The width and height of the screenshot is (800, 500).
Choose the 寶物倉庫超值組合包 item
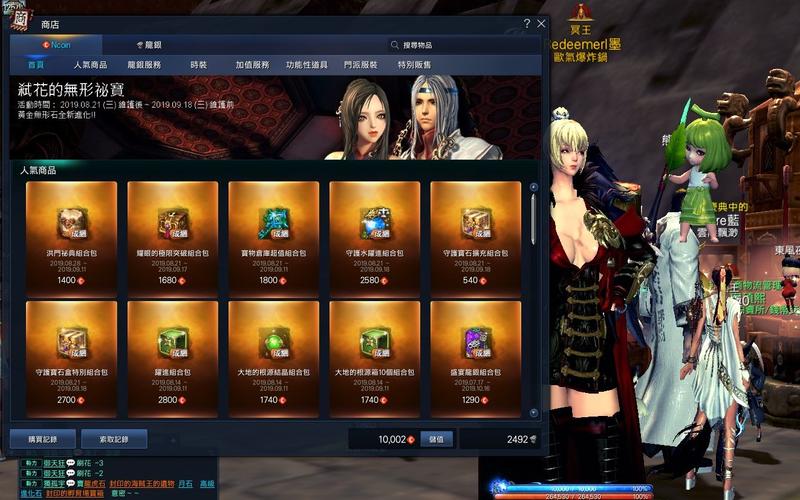pos(273,236)
